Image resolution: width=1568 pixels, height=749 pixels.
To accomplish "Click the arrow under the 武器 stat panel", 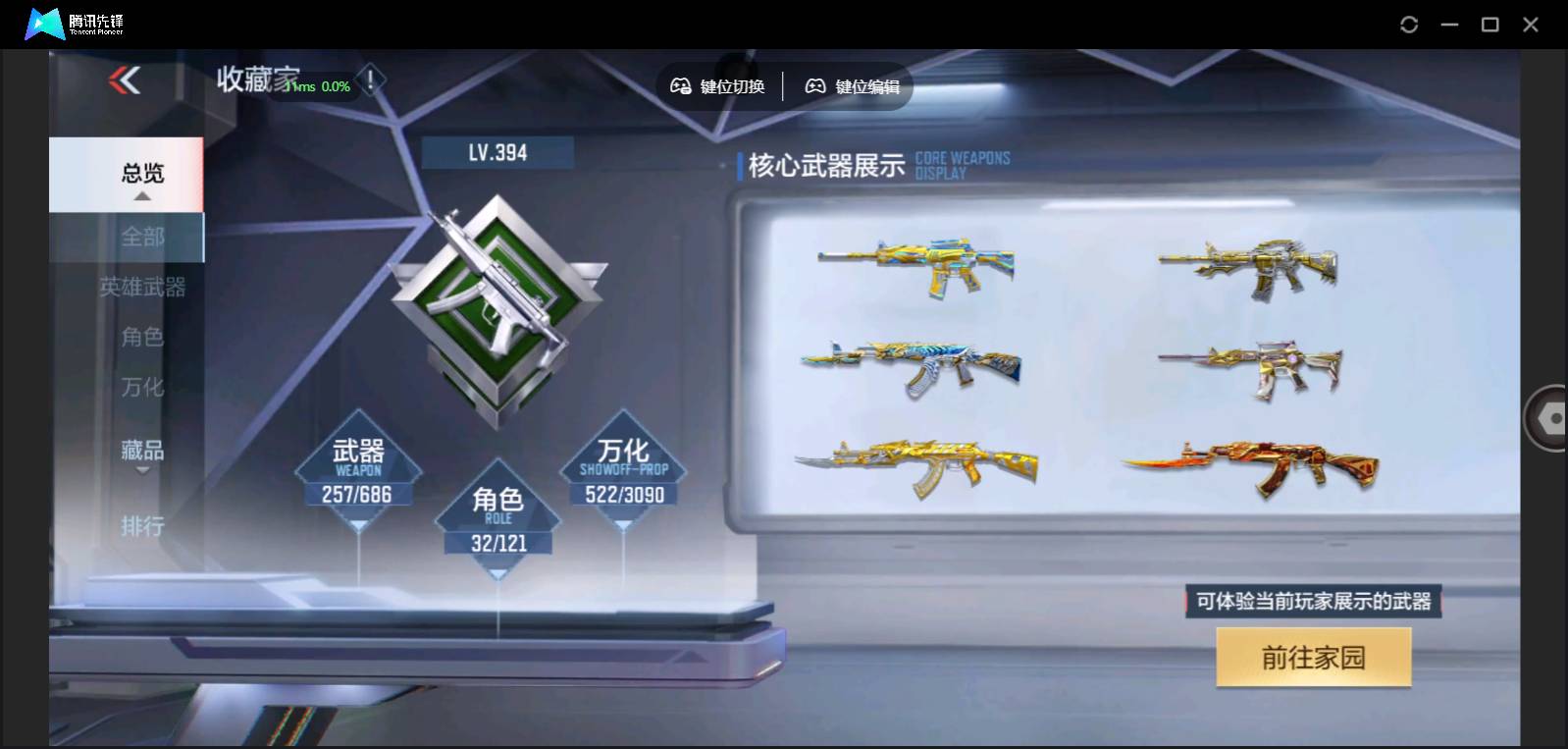I will [358, 527].
